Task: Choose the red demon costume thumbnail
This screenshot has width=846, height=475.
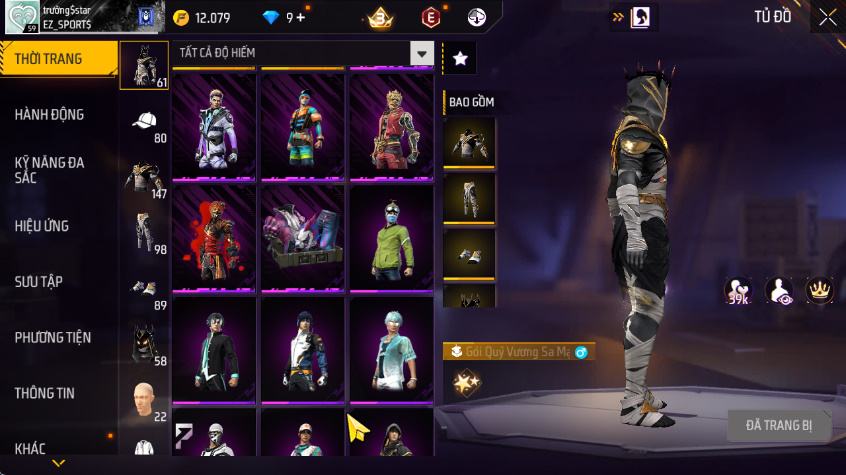Action: coord(214,238)
